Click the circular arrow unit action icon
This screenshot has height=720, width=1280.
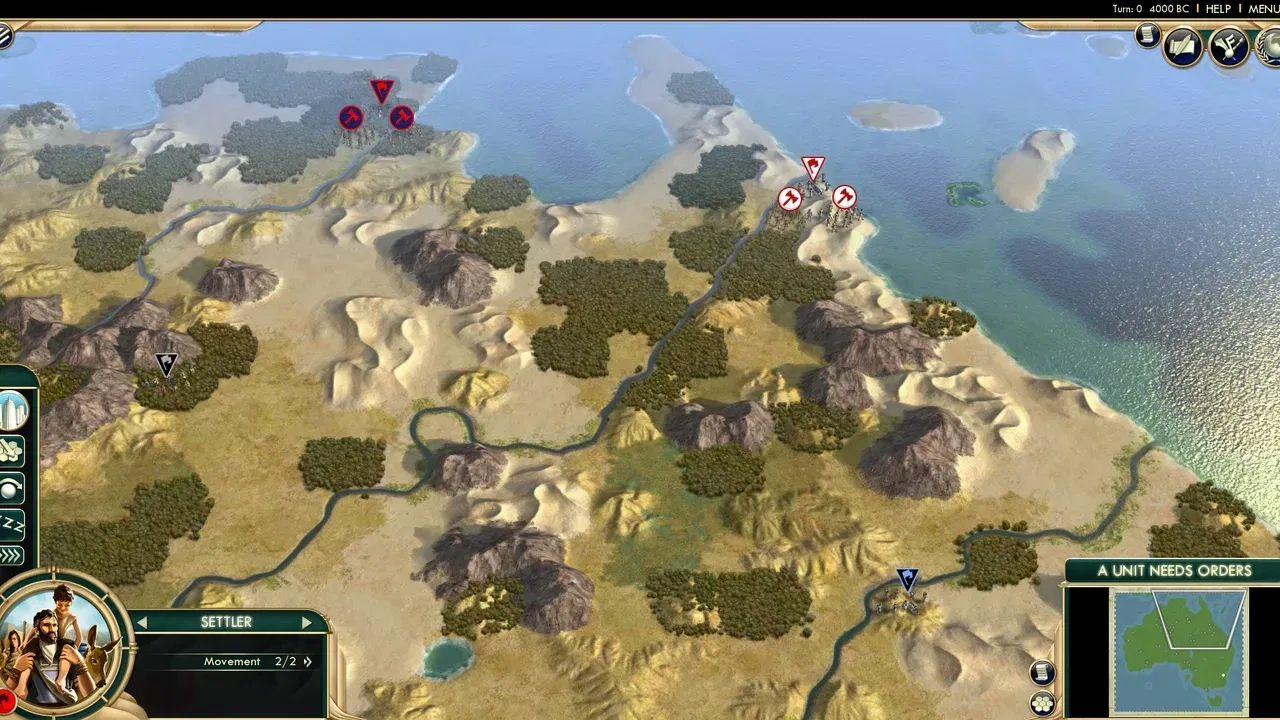pos(12,490)
